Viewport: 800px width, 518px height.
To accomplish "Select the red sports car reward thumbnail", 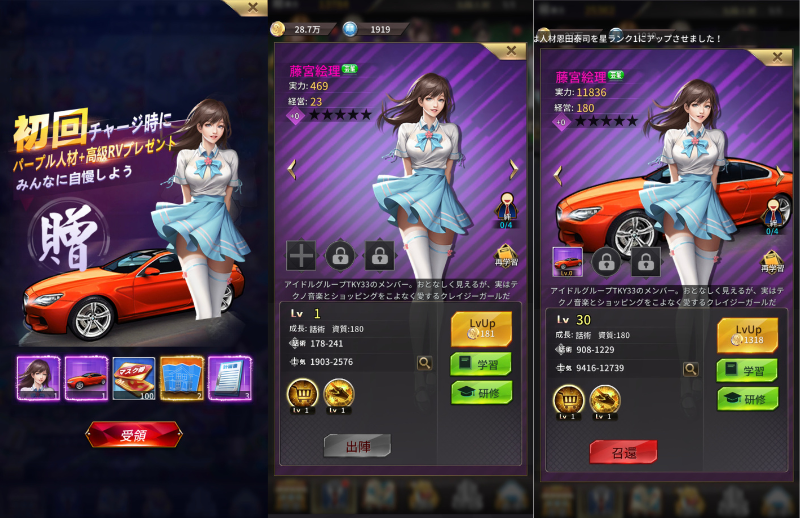I will [86, 379].
